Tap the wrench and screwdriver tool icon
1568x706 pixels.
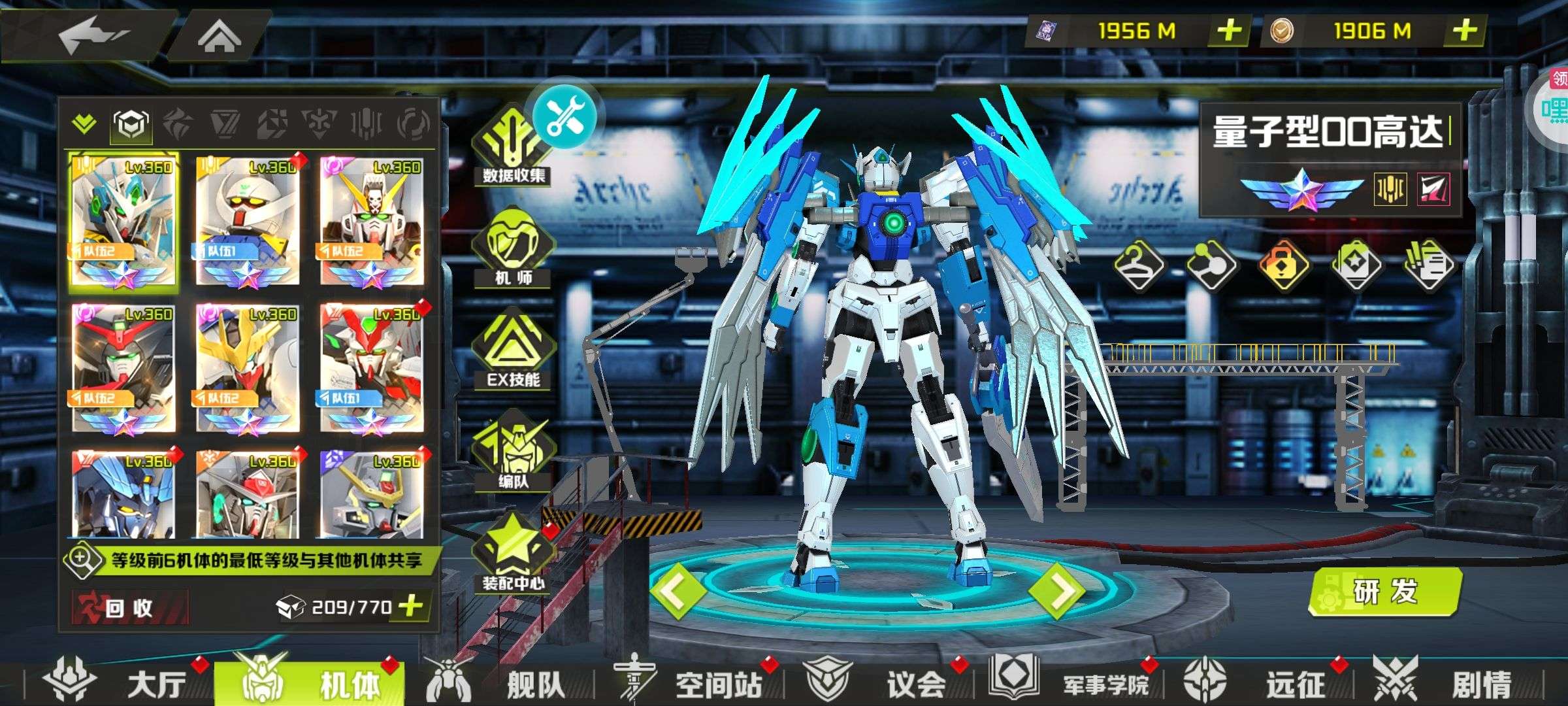[x=564, y=116]
